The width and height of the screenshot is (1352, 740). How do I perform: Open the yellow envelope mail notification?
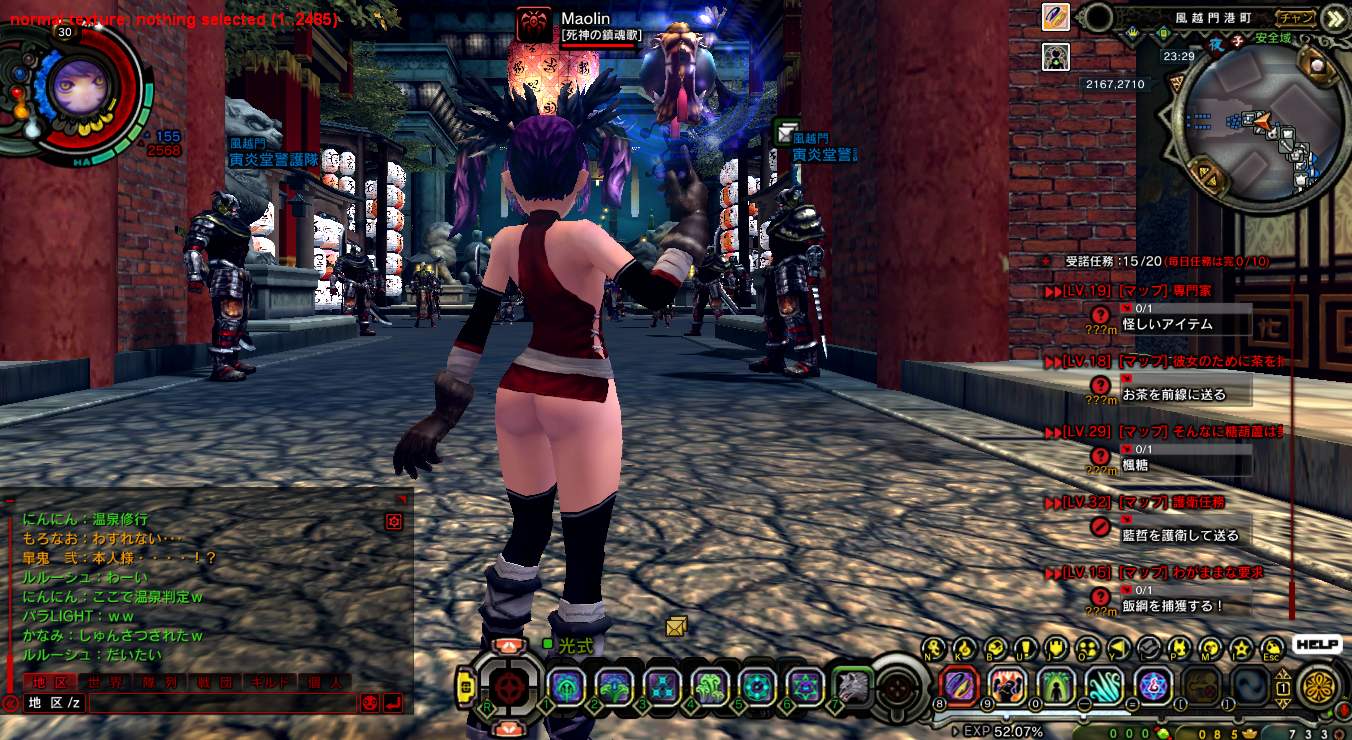click(x=677, y=627)
